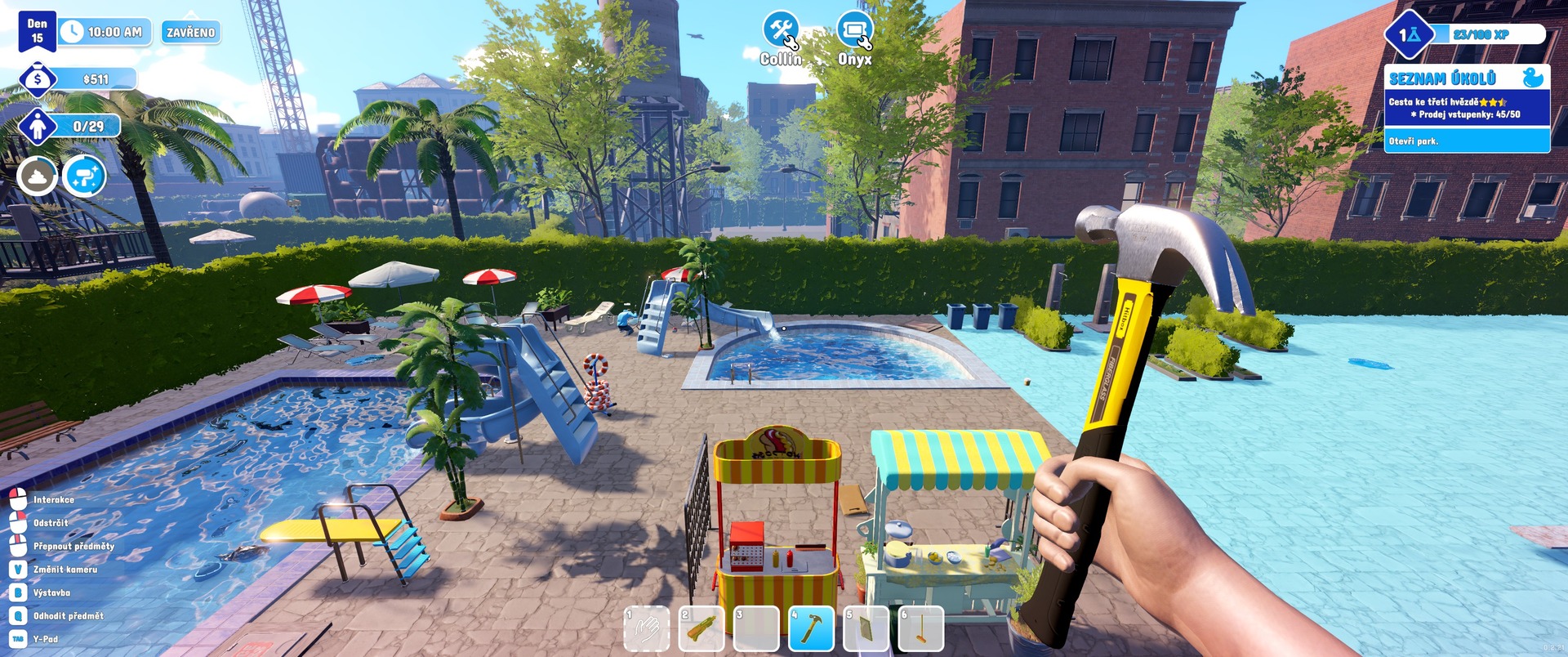Viewport: 1568px width, 657px height.
Task: Equip the water gun in slot 2
Action: (x=702, y=629)
